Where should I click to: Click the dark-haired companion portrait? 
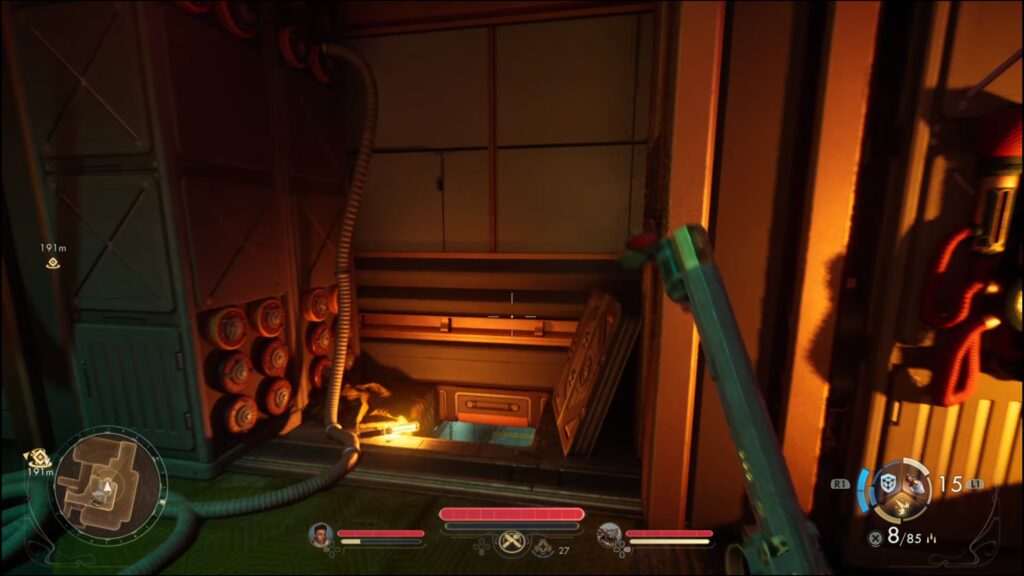tap(320, 535)
